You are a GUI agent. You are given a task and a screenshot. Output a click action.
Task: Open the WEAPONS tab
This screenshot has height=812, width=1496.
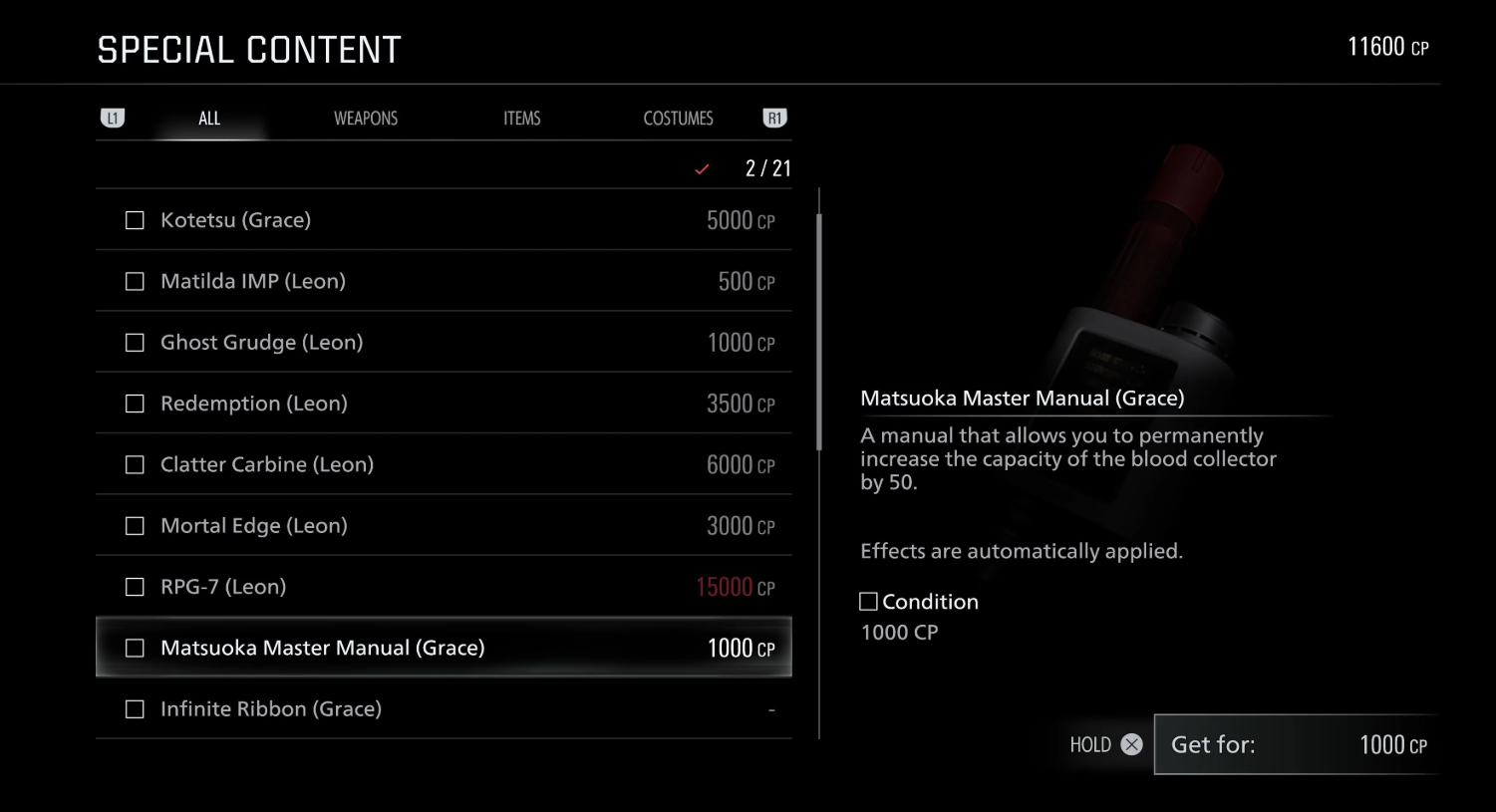pos(366,119)
